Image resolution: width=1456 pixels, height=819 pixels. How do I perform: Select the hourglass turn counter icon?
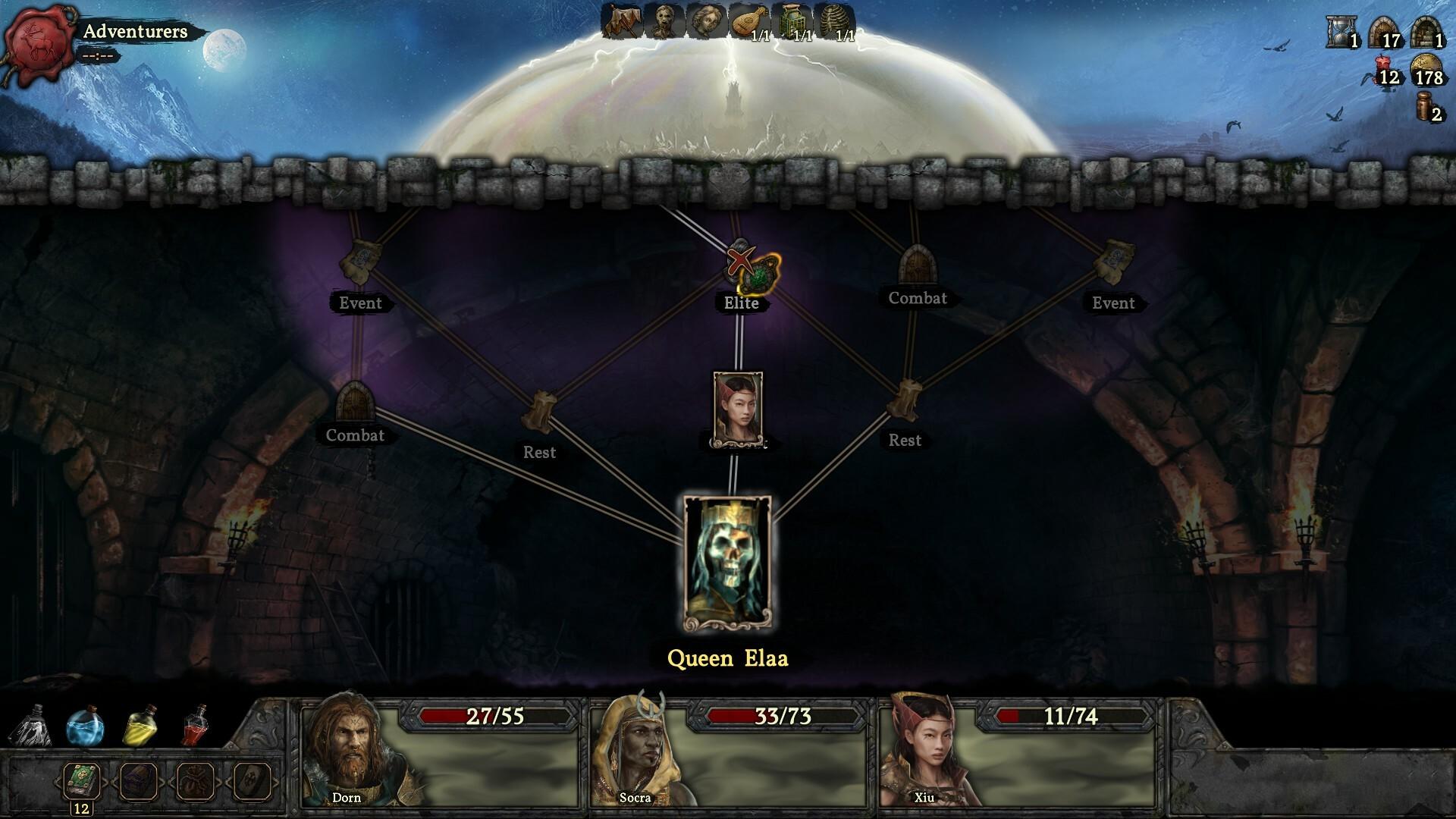1340,33
